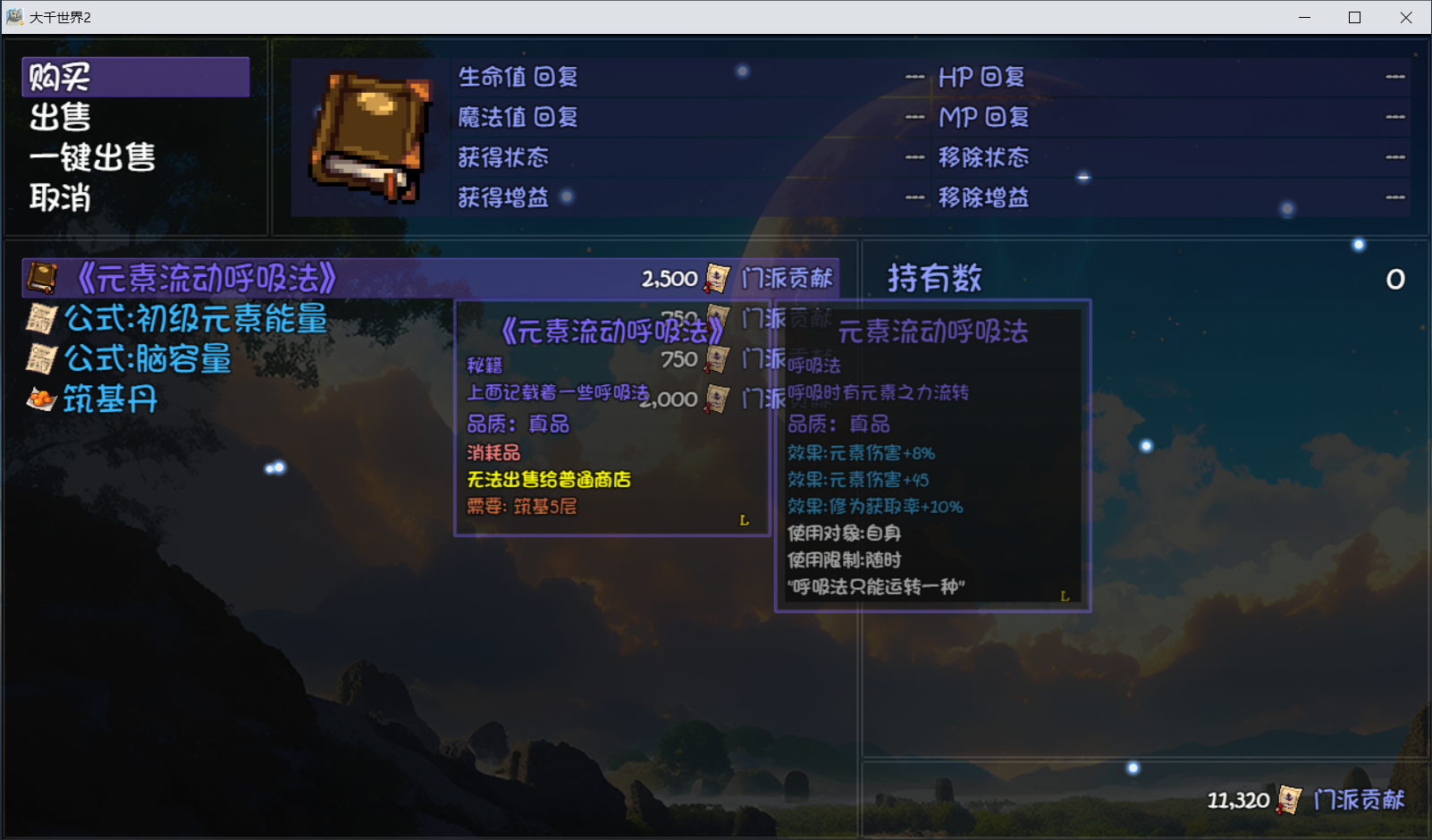This screenshot has height=840, width=1432.
Task: Click the game icon in the title bar
Action: 14,16
